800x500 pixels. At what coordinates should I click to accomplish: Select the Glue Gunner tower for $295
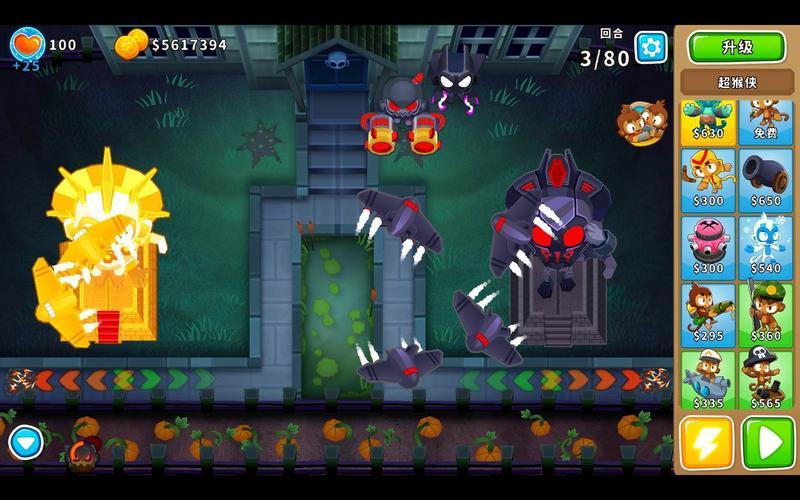[708, 314]
